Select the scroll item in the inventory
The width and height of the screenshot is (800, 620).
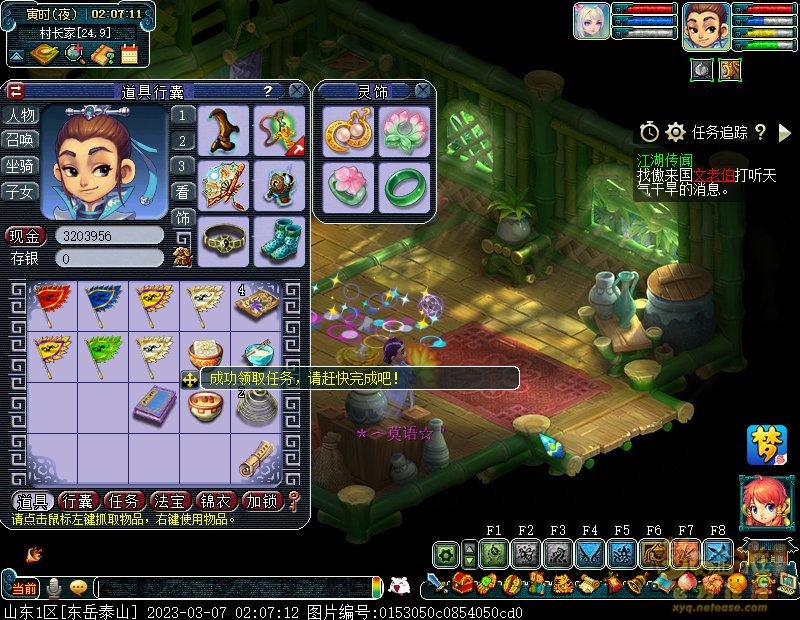[256, 456]
